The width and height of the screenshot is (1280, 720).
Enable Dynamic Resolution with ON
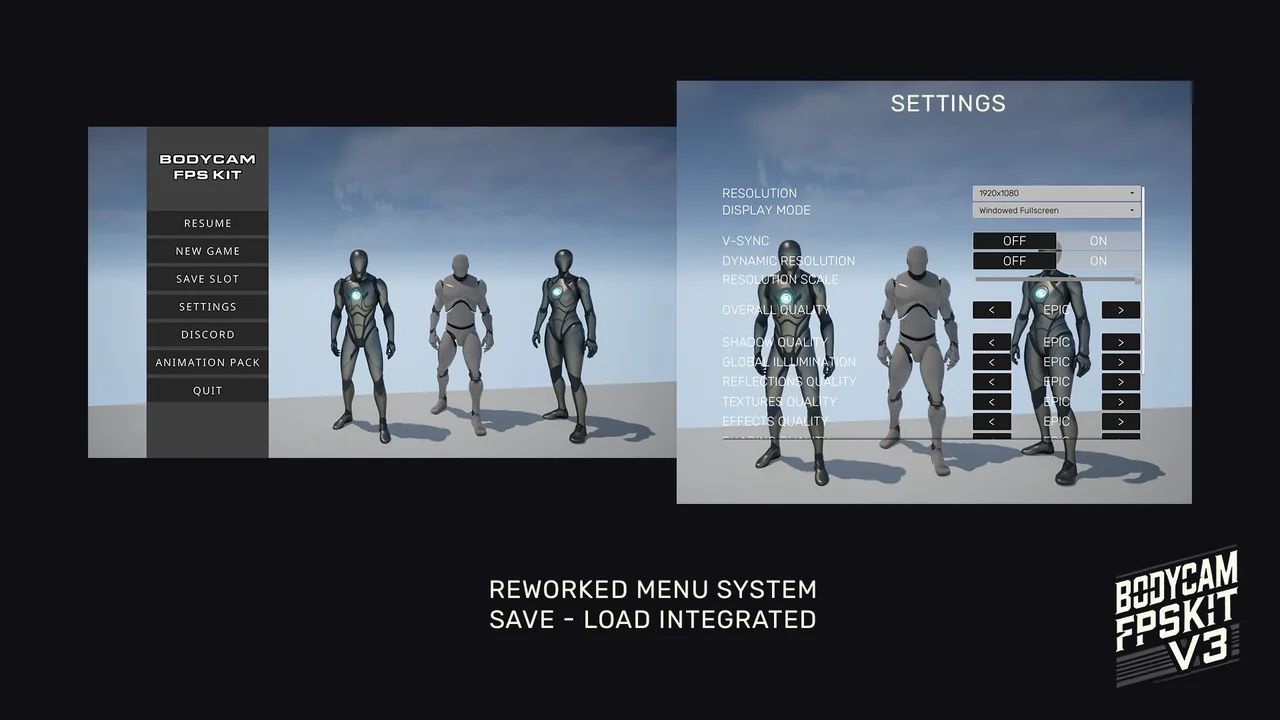[x=1098, y=261]
